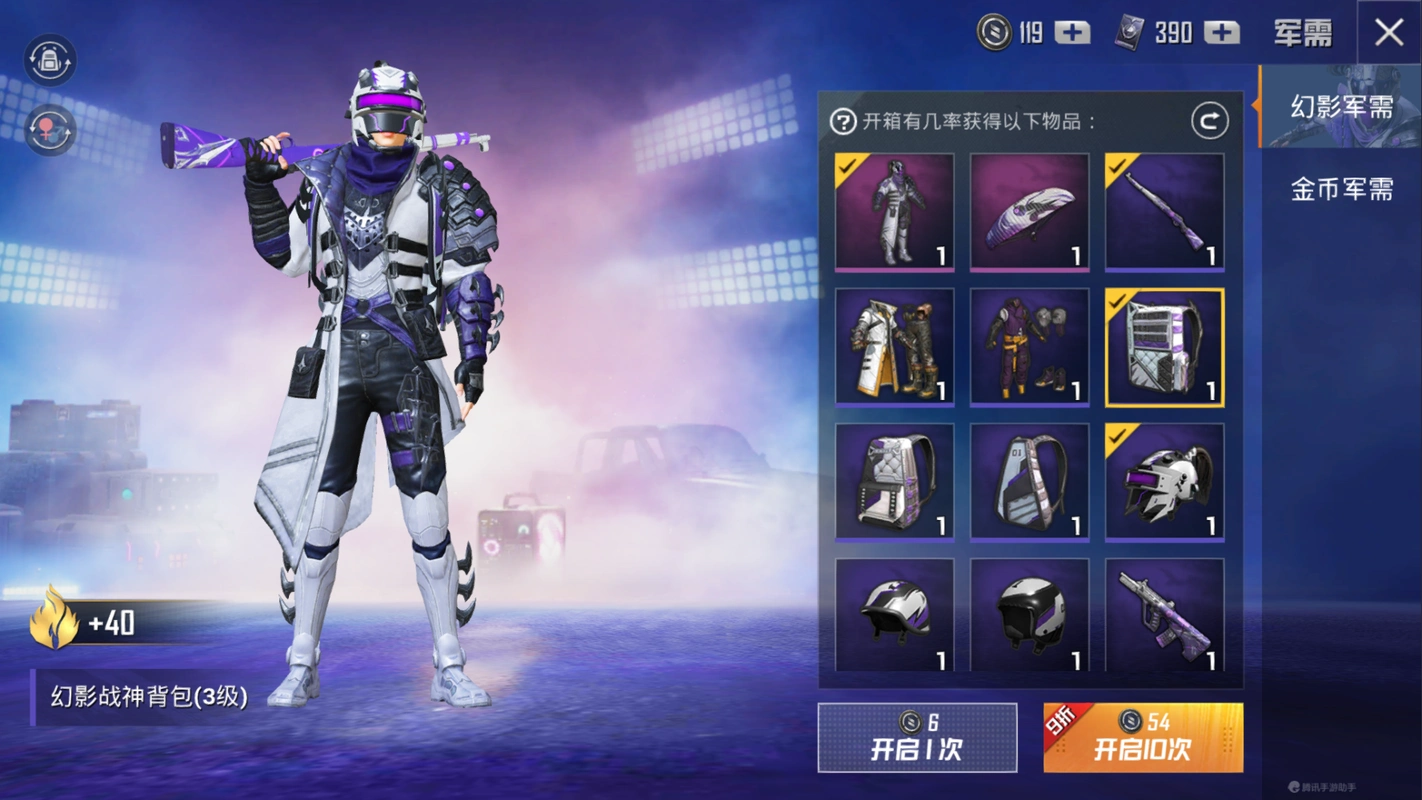Close the supply crate screen

[x=1389, y=33]
